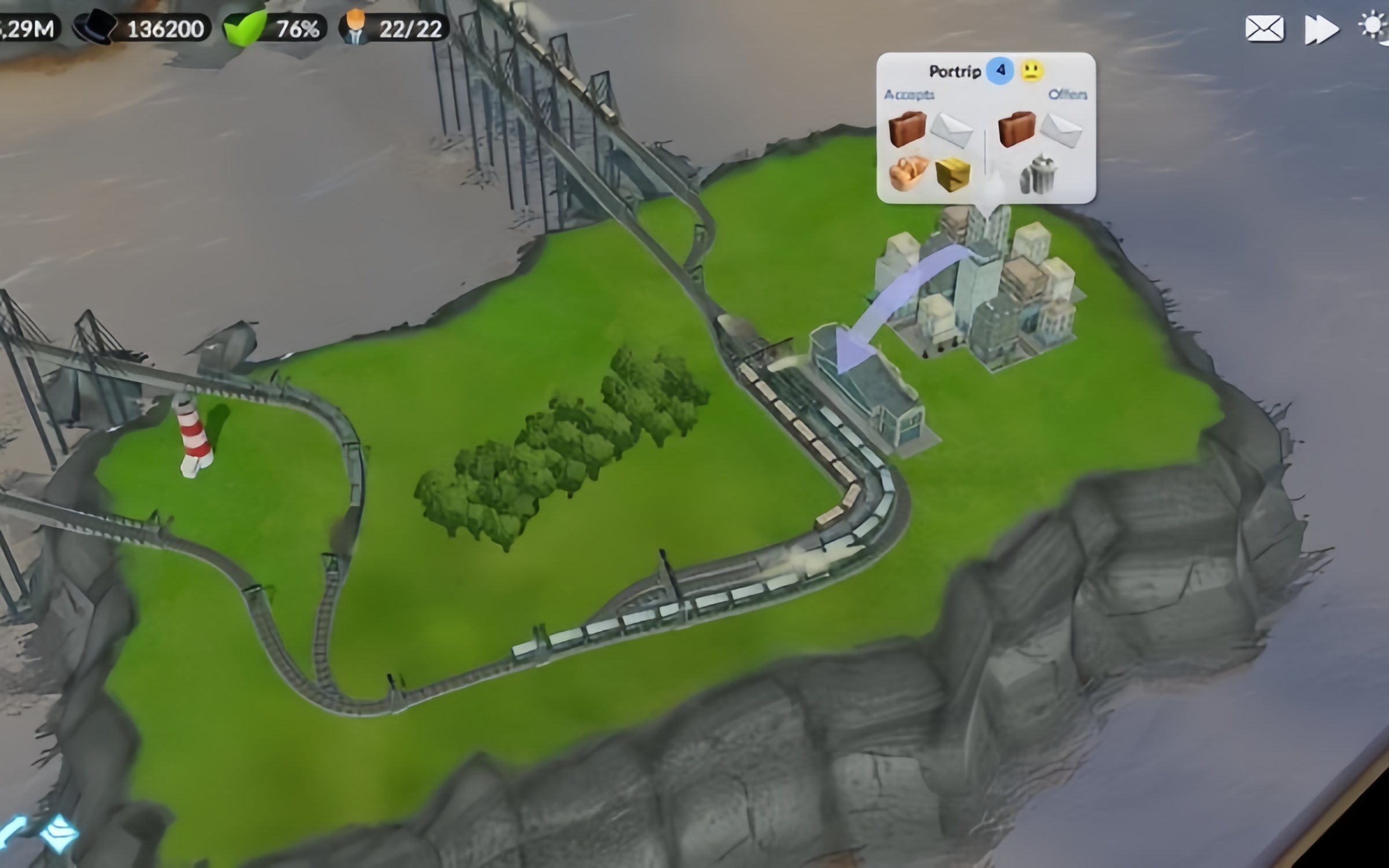
Task: Click the blue level 4 city badge
Action: pyautogui.click(x=1000, y=71)
